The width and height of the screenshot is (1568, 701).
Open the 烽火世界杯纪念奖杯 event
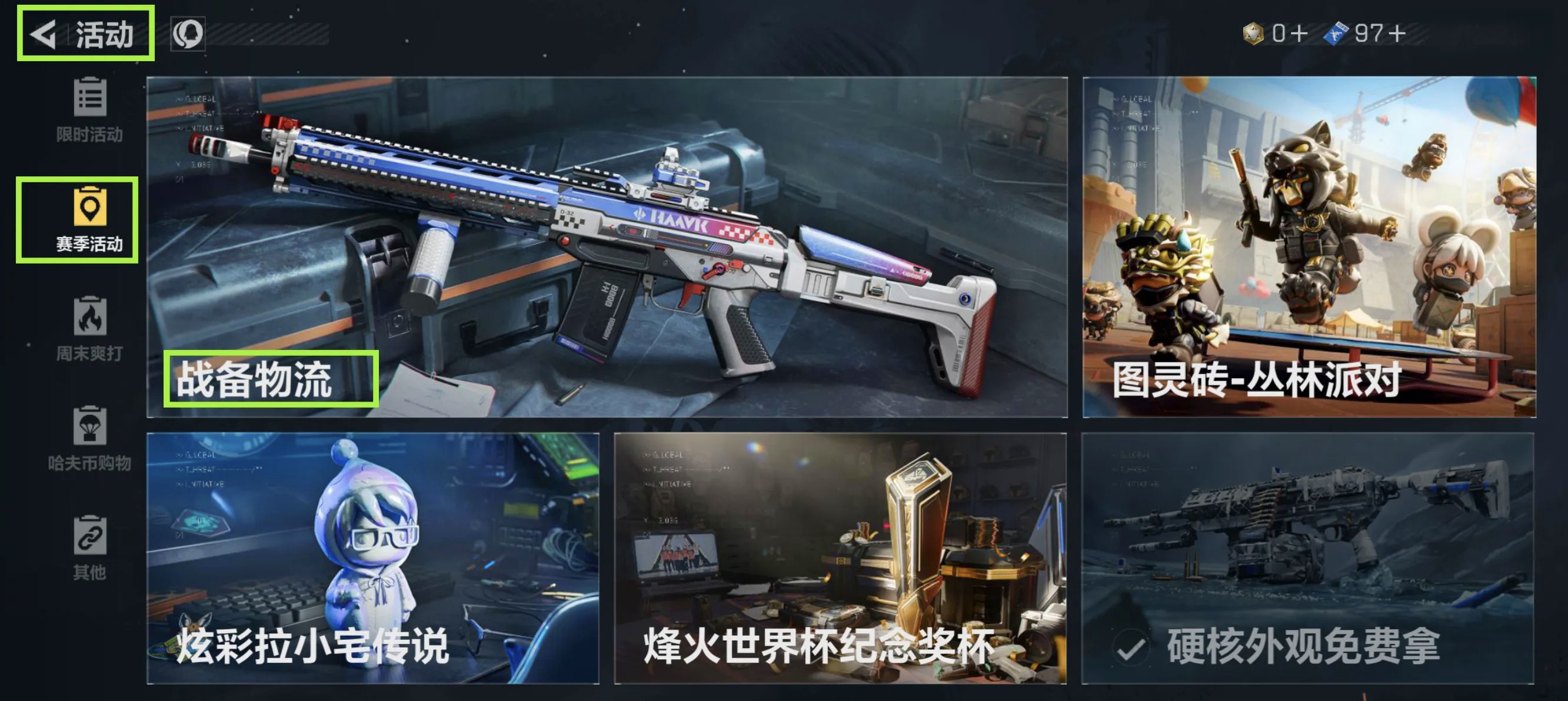840,558
